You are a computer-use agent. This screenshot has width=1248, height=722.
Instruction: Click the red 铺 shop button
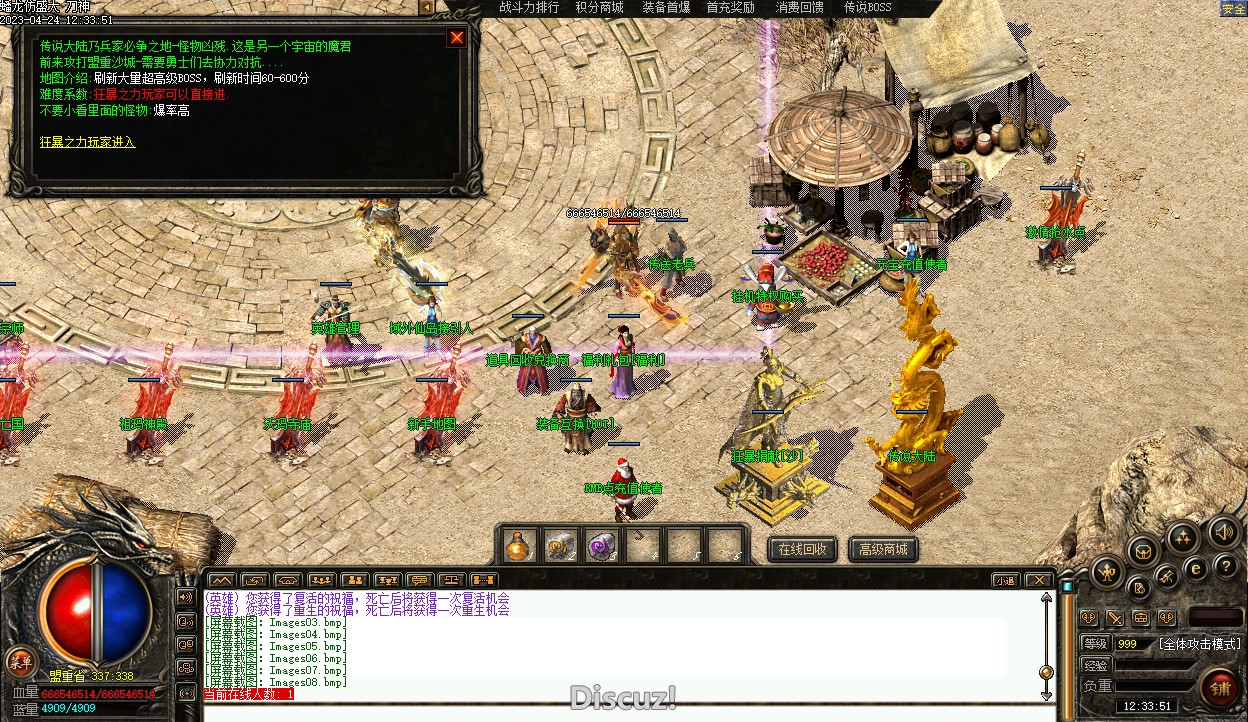1219,688
